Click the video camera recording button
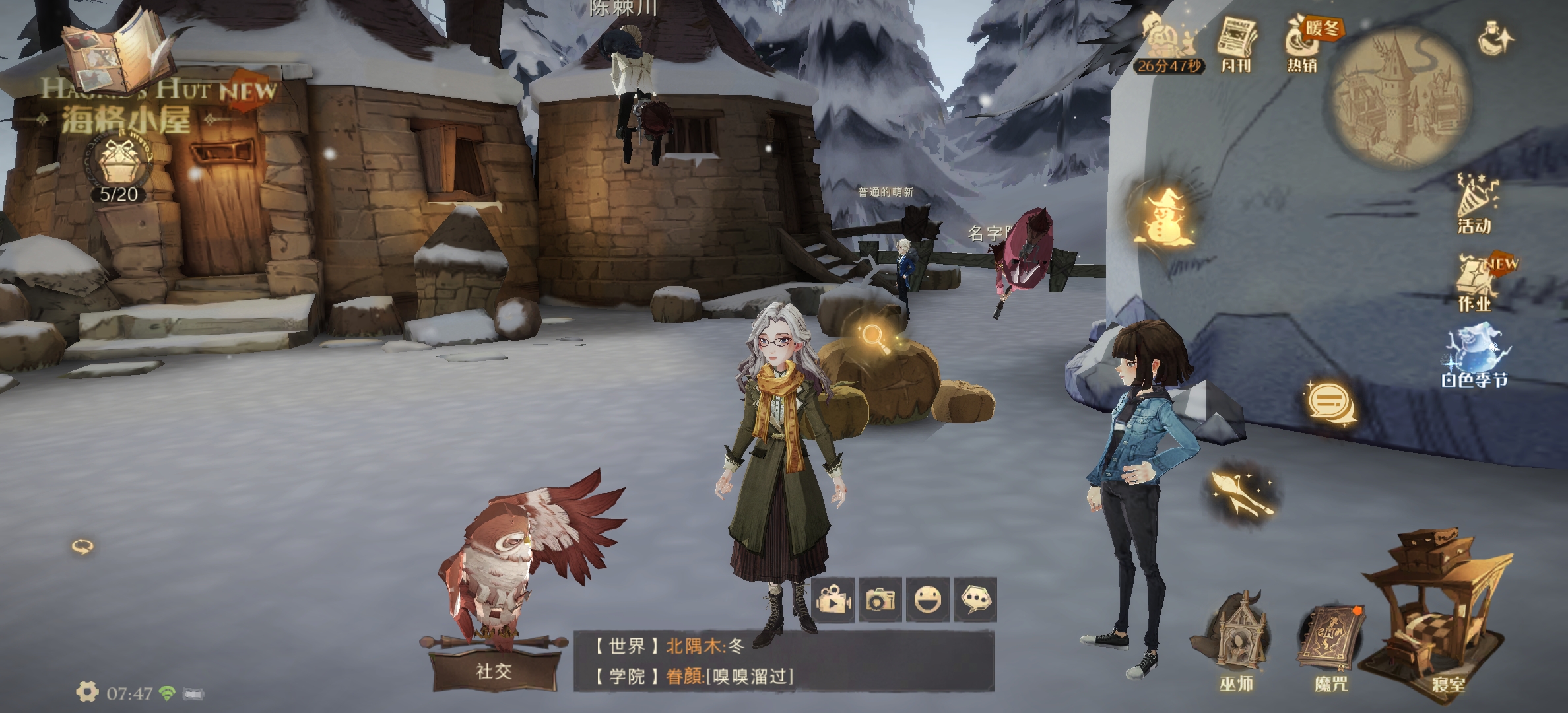 point(833,599)
